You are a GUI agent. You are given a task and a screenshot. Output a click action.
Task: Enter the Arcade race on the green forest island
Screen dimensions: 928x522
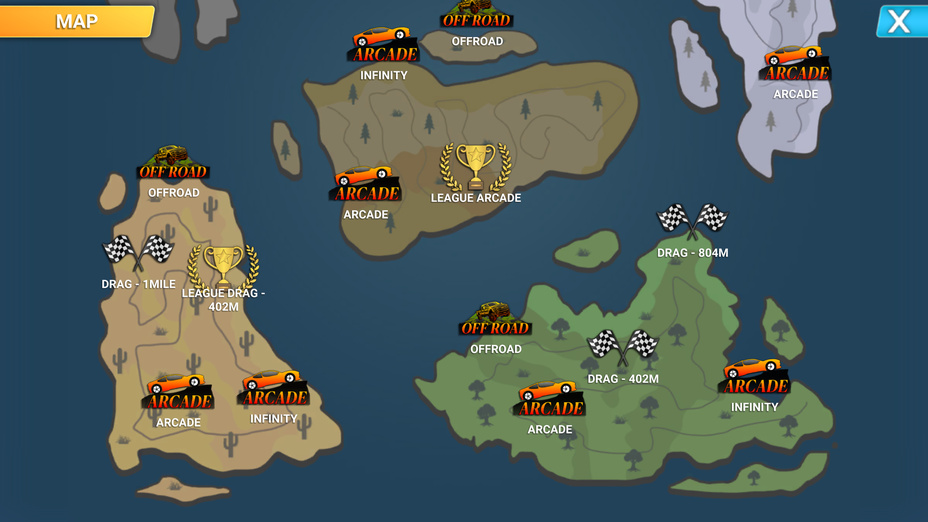(550, 400)
